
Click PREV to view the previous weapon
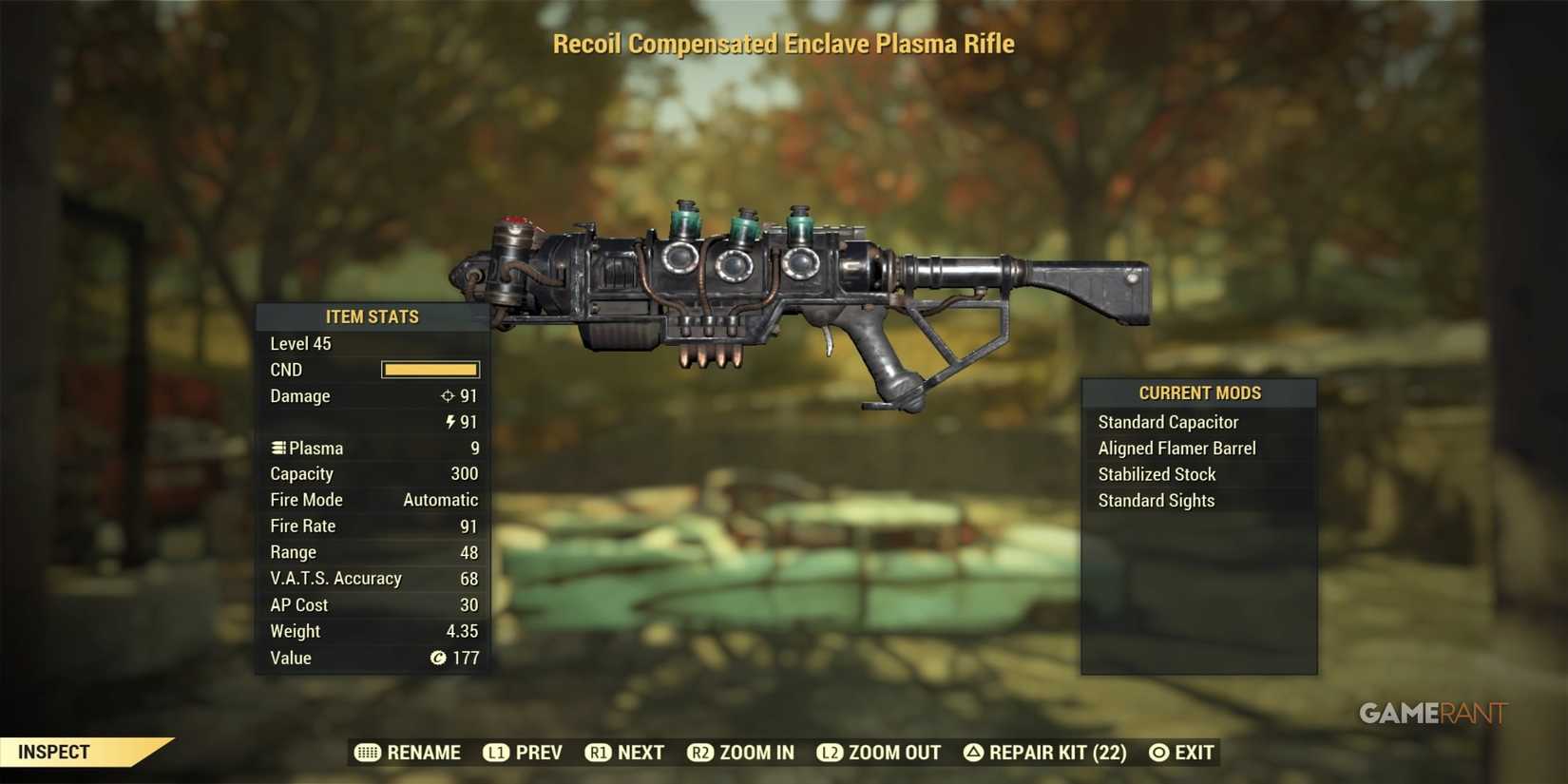[538, 752]
